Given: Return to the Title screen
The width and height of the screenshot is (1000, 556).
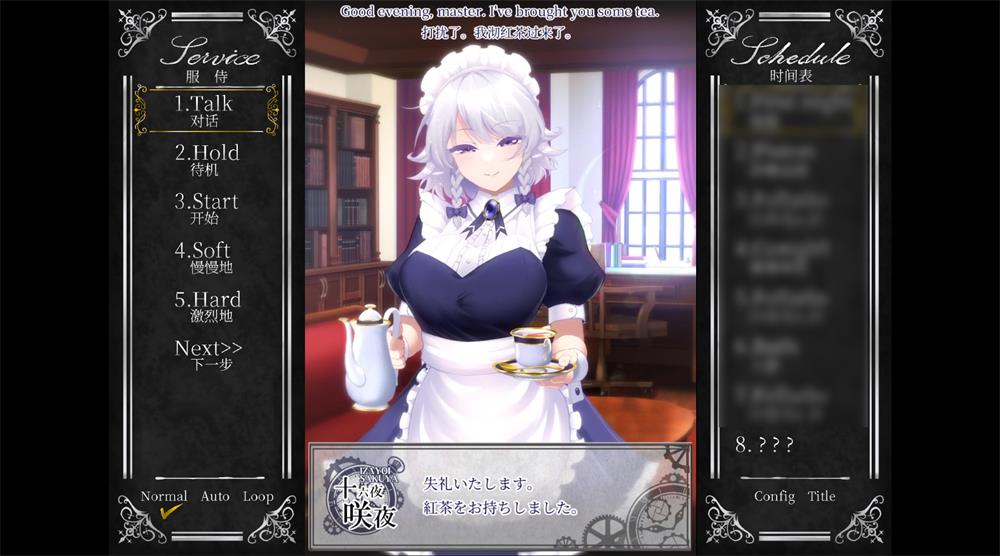Looking at the screenshot, I should 822,497.
